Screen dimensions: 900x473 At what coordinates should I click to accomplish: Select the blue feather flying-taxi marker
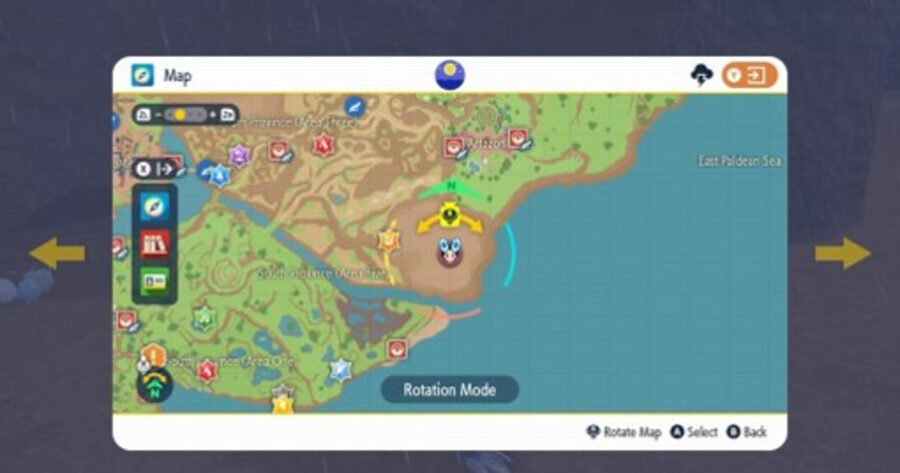[x=354, y=106]
